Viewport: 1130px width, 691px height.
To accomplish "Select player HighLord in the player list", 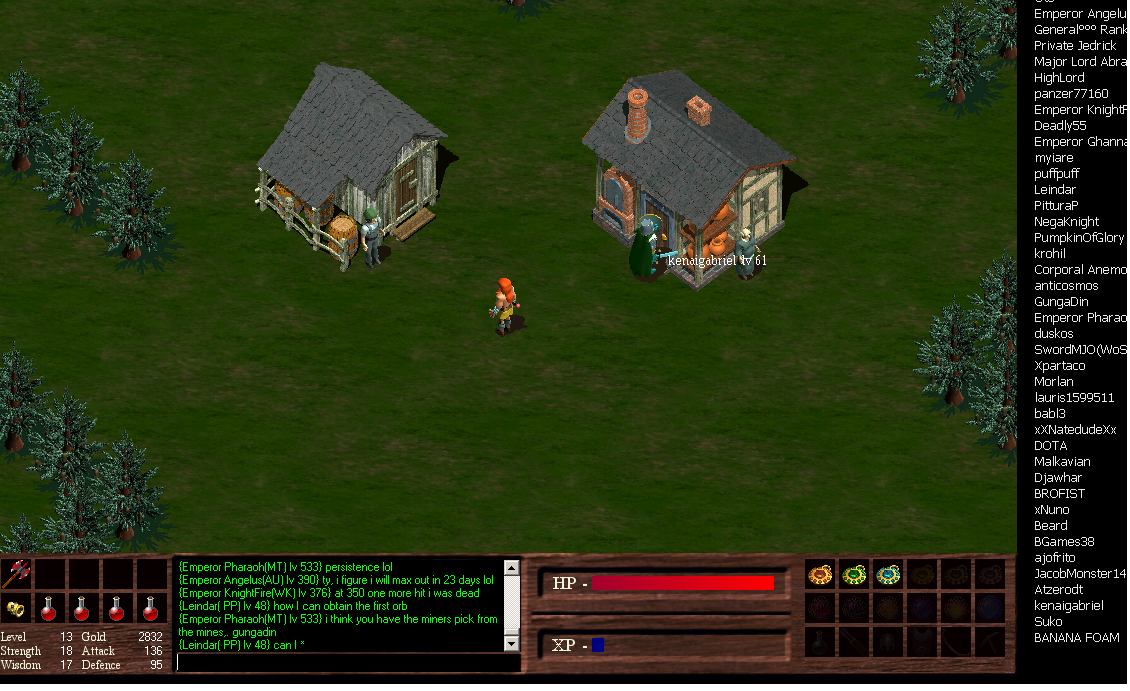I will [1059, 78].
